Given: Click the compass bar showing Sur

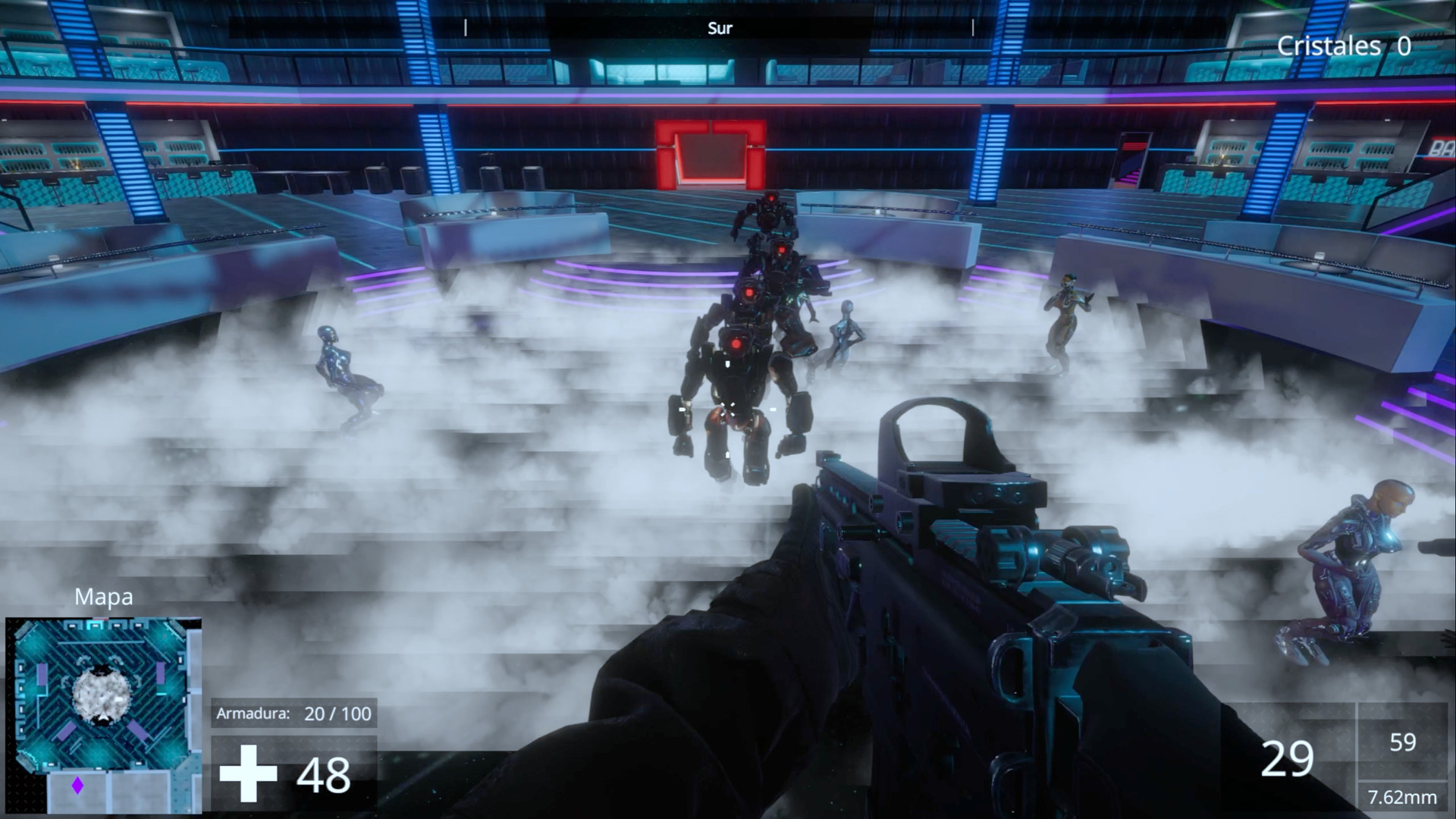Looking at the screenshot, I should pos(719,29).
